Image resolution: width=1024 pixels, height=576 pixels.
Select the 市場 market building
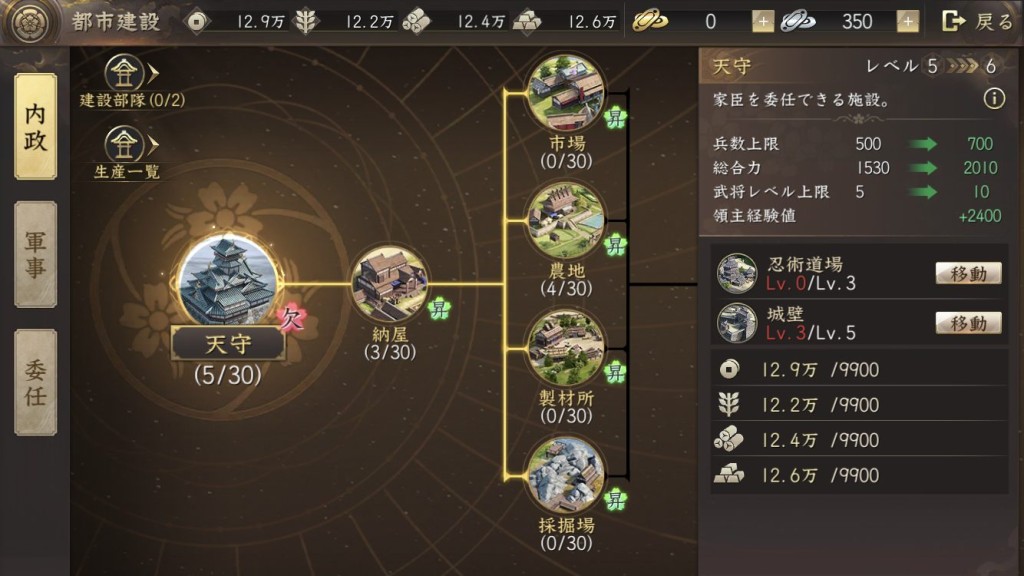(566, 92)
